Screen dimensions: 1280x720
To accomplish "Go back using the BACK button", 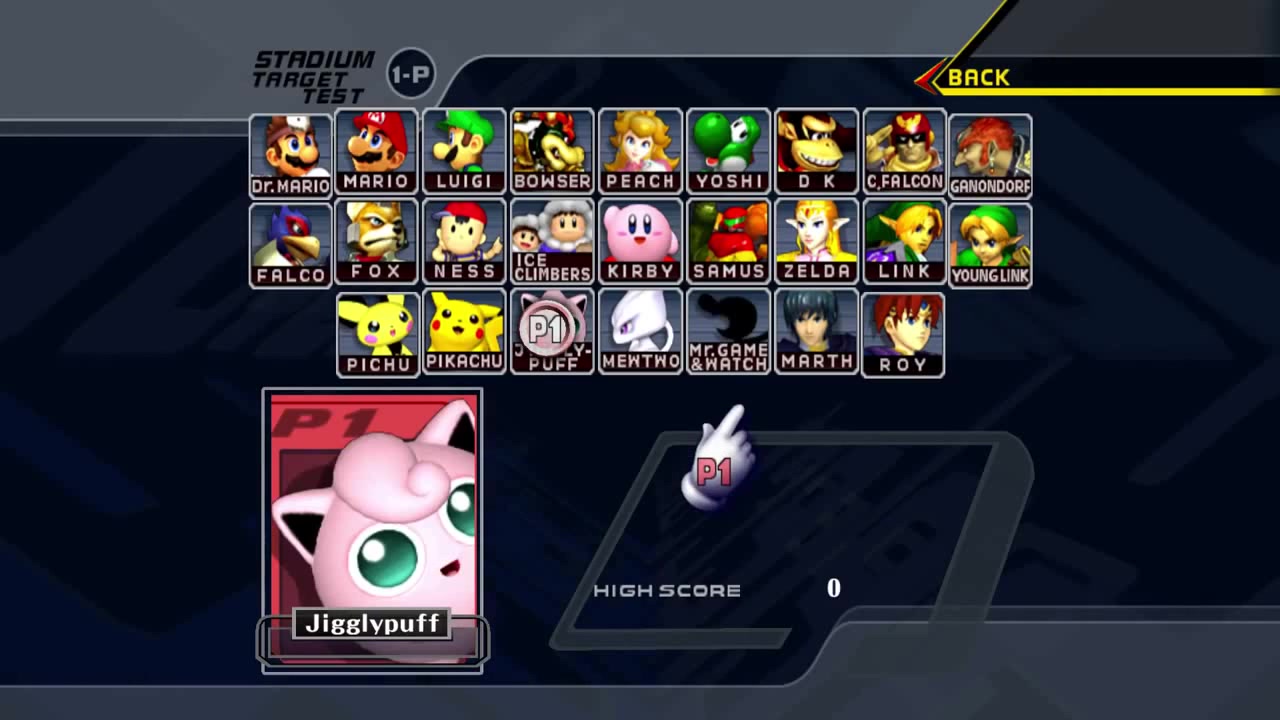I will pos(977,78).
